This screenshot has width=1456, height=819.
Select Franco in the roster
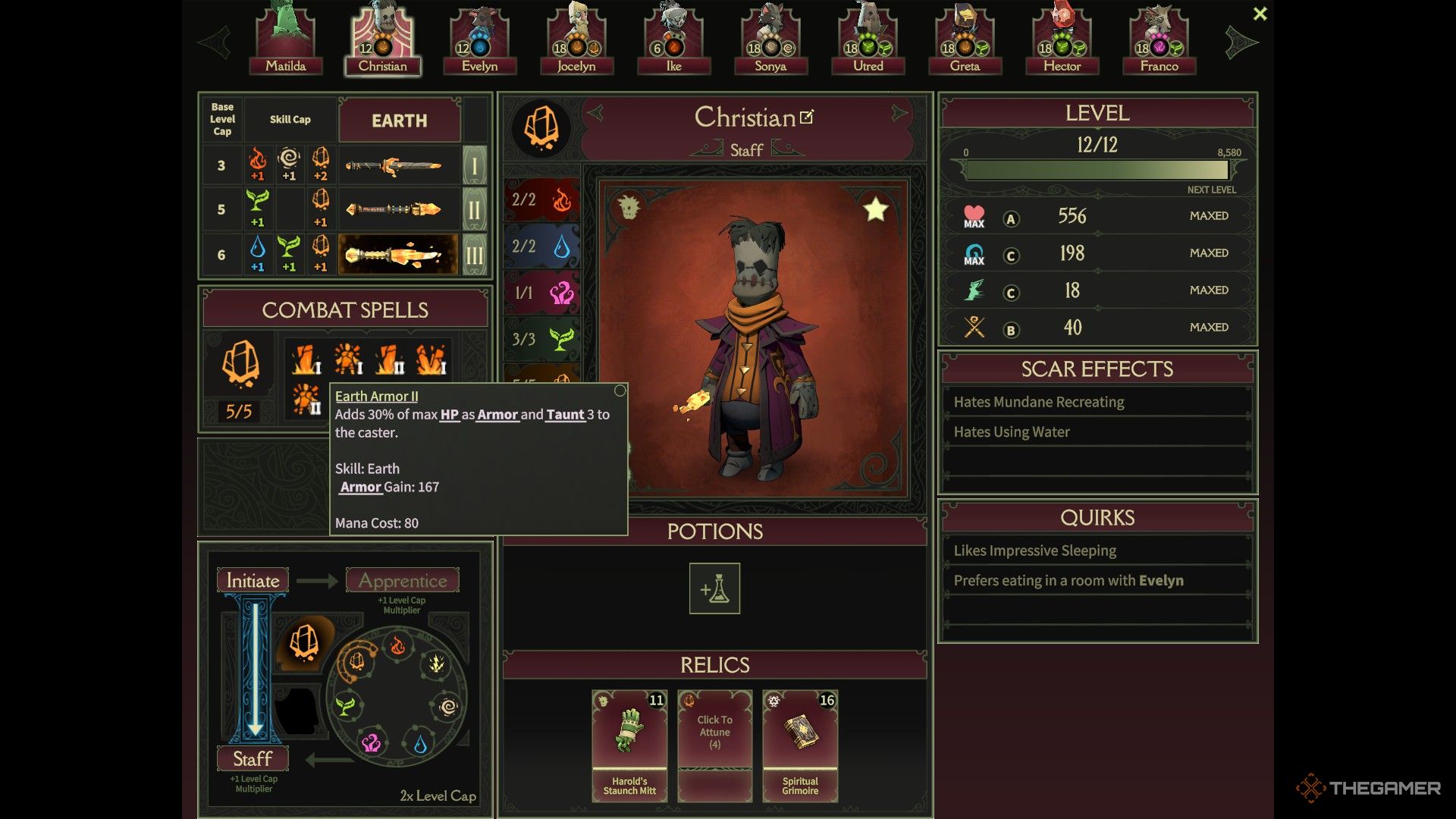coord(1159,42)
